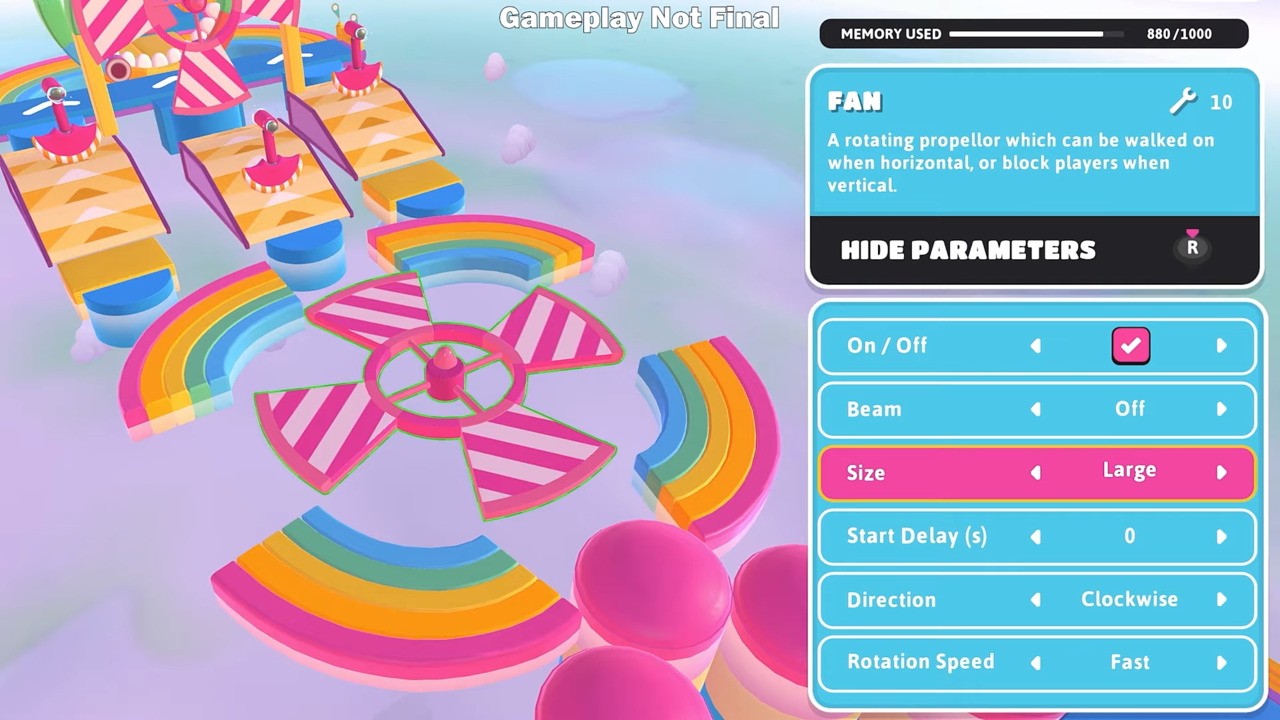The height and width of the screenshot is (720, 1280).
Task: Click the Hide Parameters button
Action: coord(967,250)
